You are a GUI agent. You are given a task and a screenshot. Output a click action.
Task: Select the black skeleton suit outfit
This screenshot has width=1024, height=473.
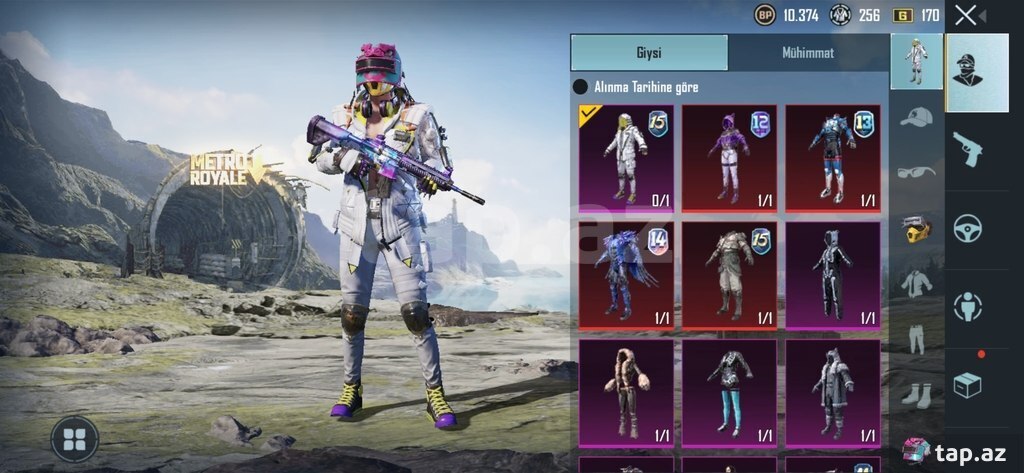tap(833, 275)
